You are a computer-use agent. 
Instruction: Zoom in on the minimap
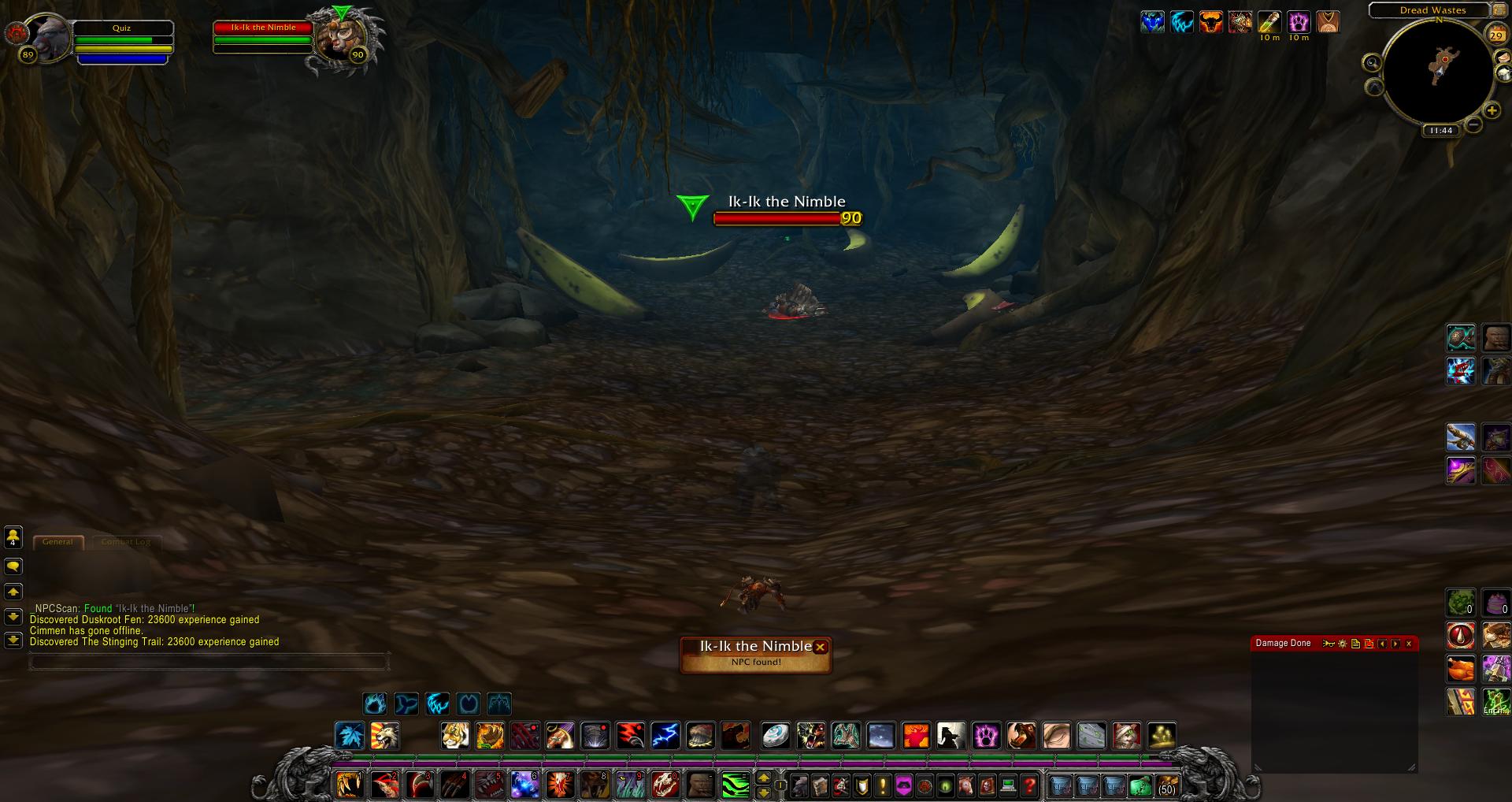tap(1492, 110)
